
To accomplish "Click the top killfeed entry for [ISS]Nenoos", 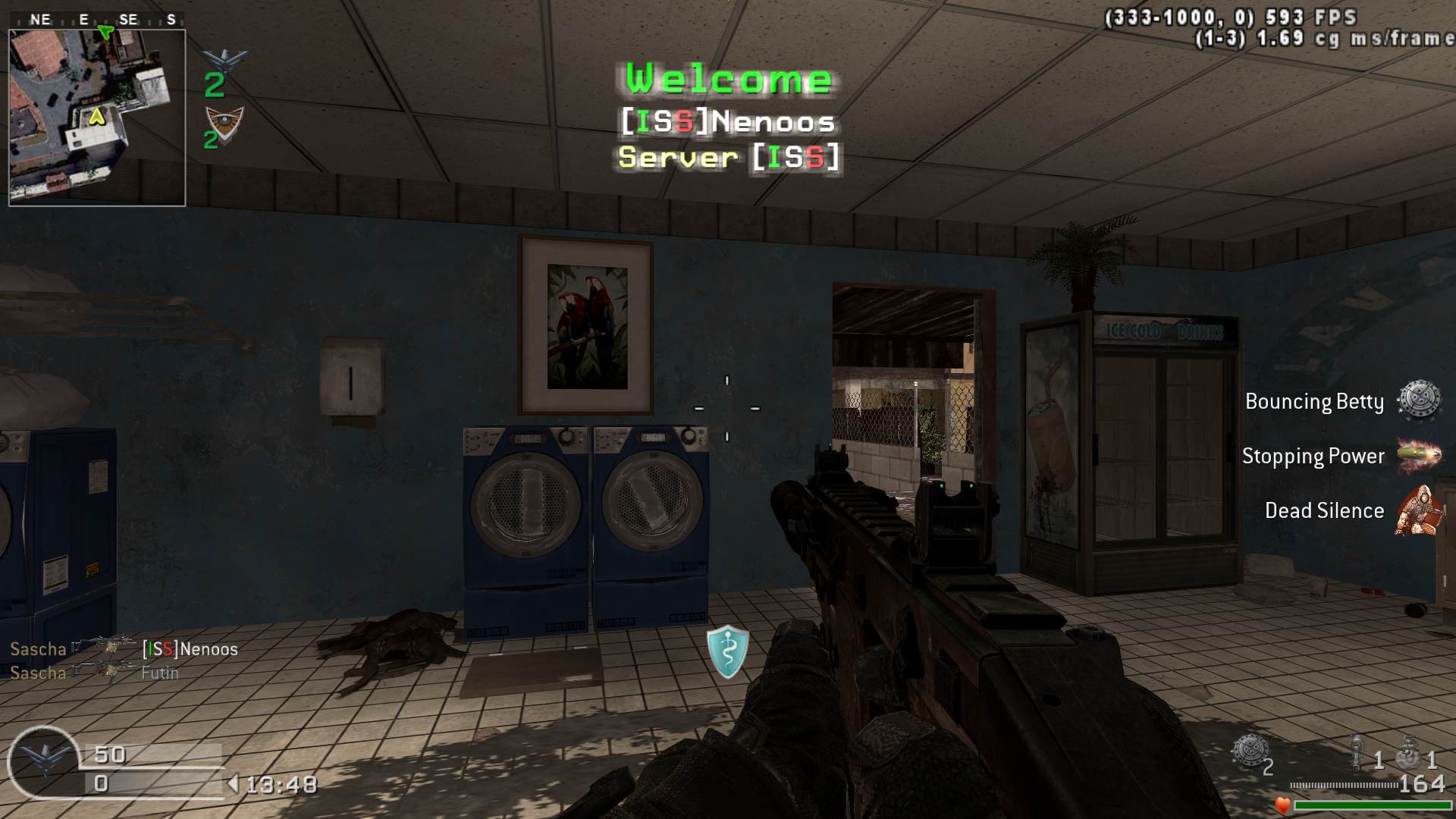I will [x=124, y=649].
